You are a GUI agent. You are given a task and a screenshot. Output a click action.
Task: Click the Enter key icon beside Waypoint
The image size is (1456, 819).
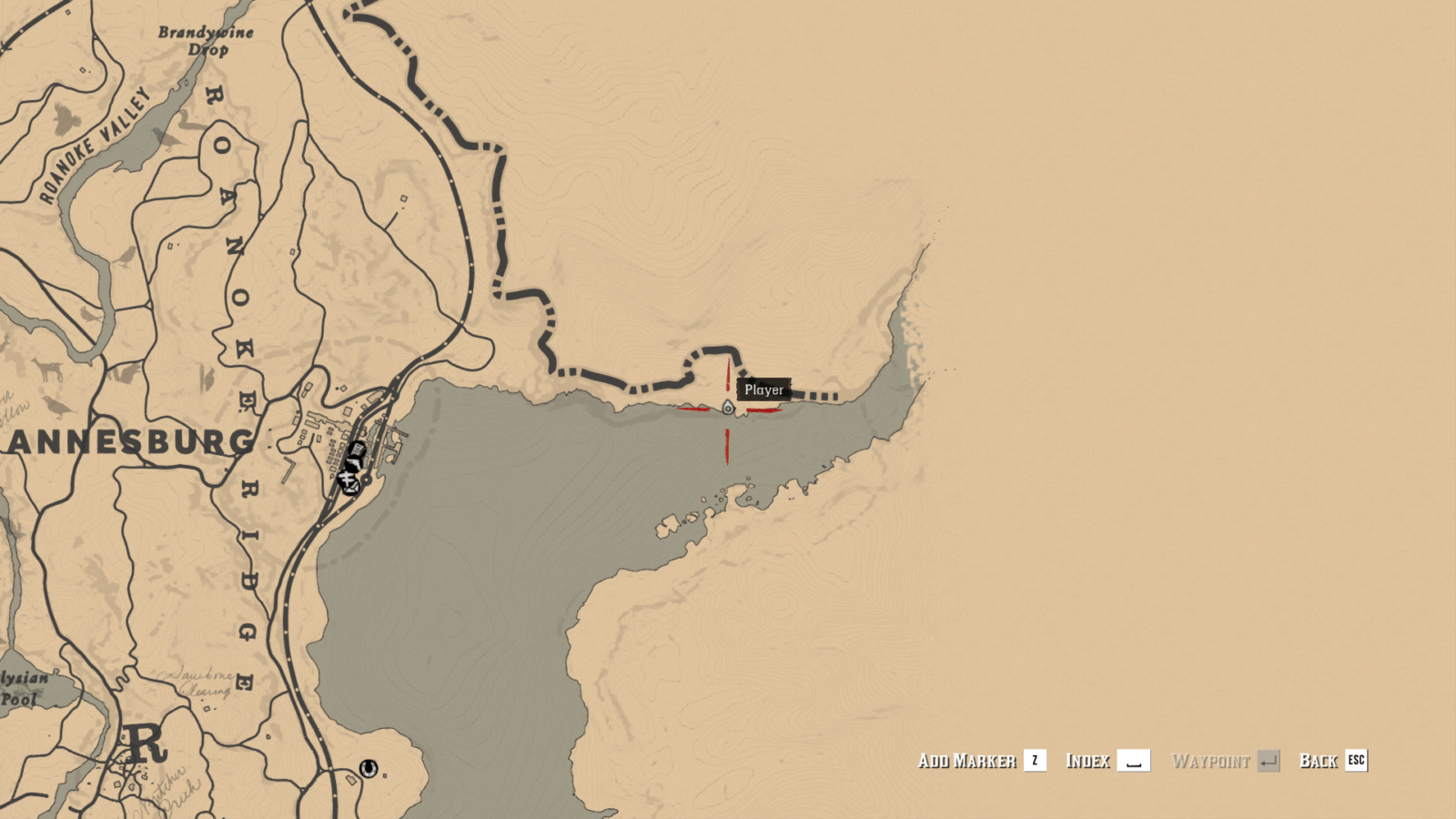(1269, 761)
